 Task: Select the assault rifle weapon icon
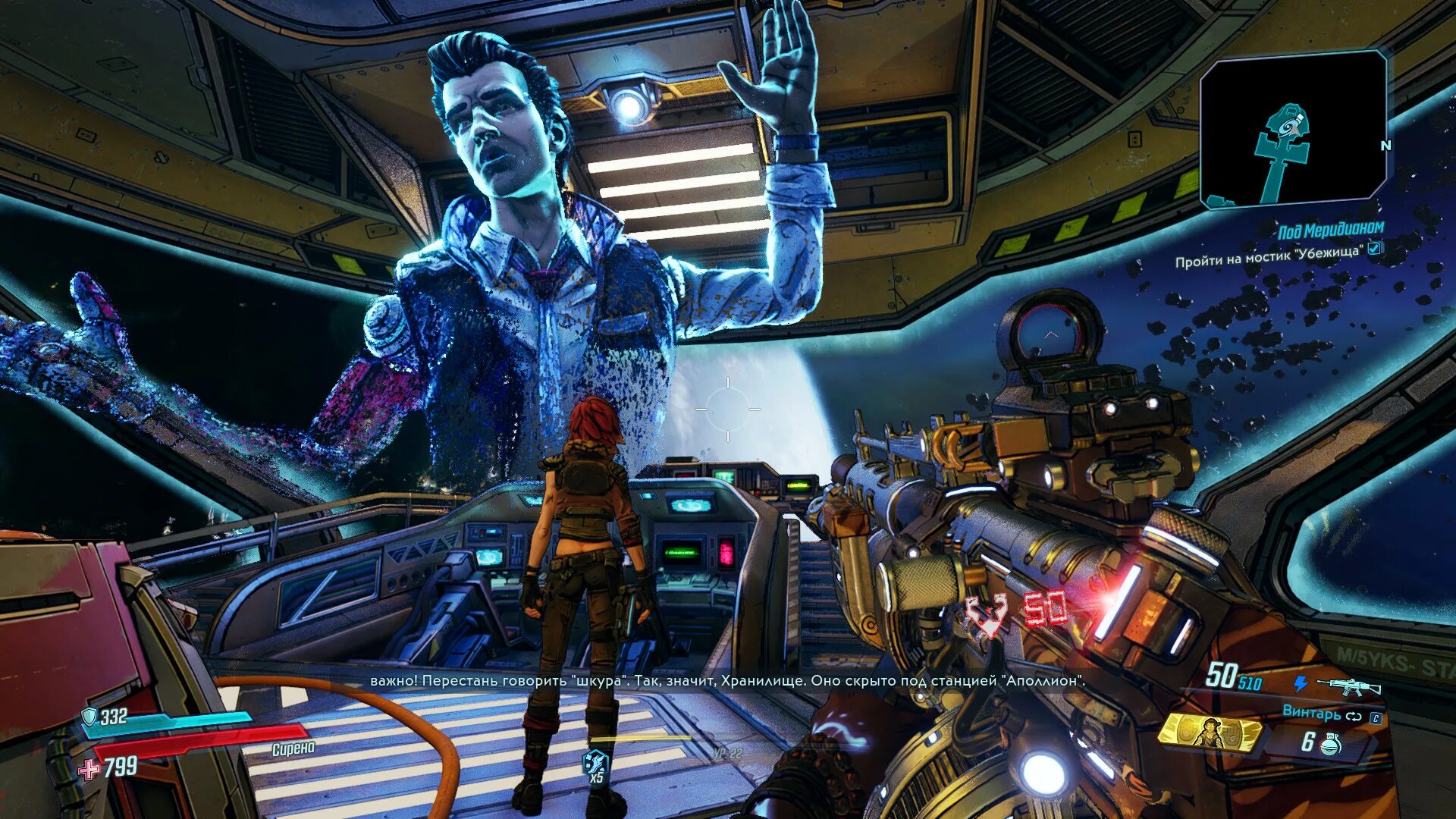click(1348, 687)
